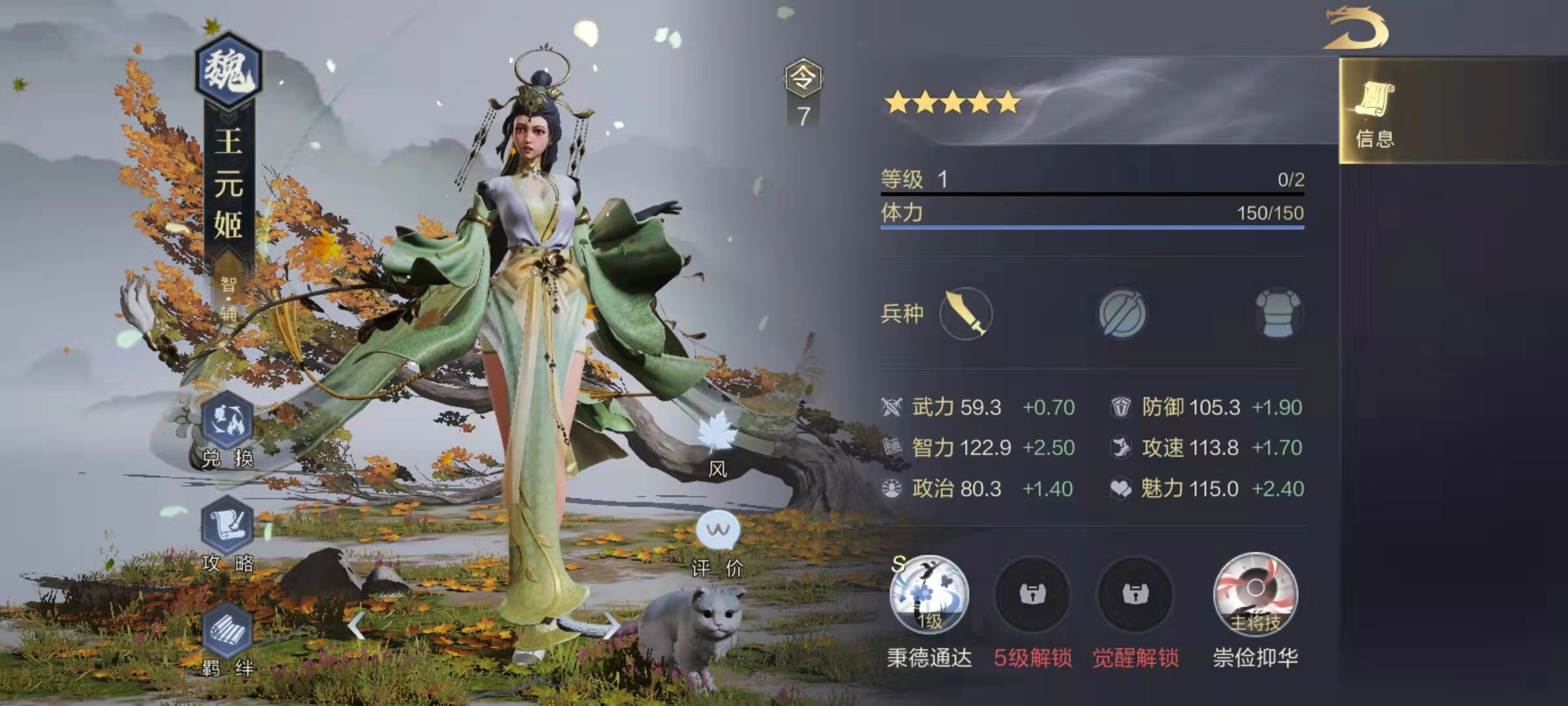The height and width of the screenshot is (706, 1568).
Task: Select the sword troop type
Action: click(x=967, y=314)
